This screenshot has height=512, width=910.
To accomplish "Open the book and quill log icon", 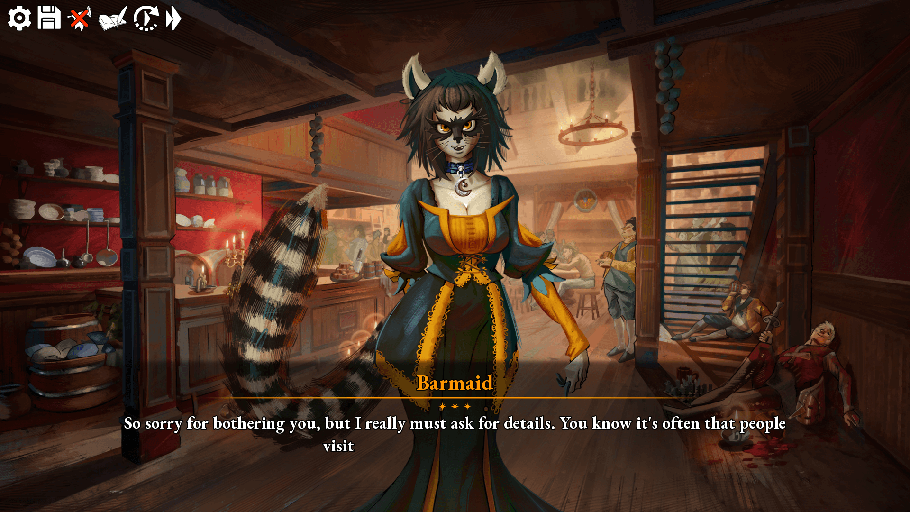I will [113, 18].
